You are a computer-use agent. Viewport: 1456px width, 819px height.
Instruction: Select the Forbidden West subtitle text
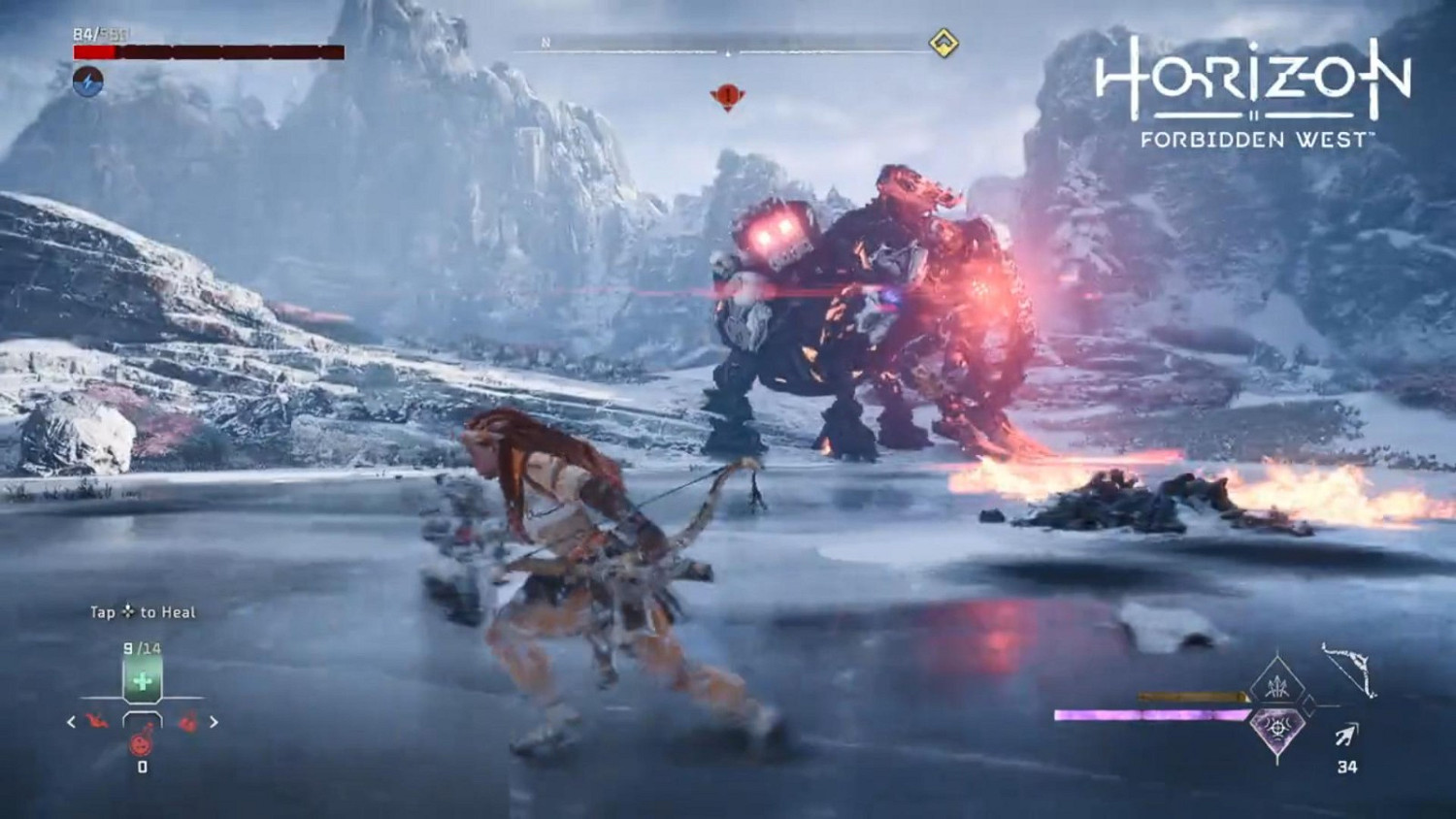point(1252,138)
